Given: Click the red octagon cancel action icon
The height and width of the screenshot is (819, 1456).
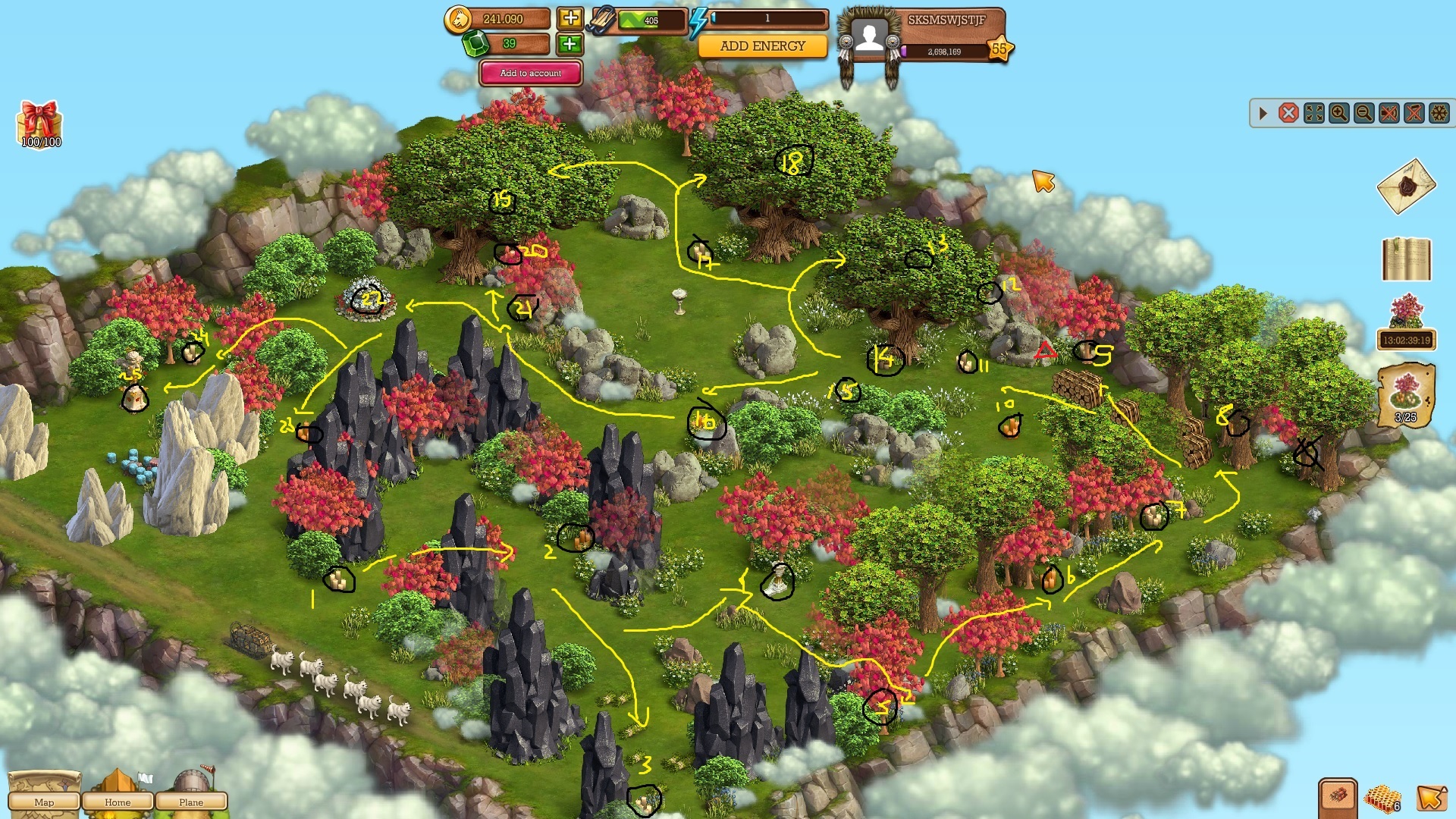Looking at the screenshot, I should click(x=1289, y=114).
